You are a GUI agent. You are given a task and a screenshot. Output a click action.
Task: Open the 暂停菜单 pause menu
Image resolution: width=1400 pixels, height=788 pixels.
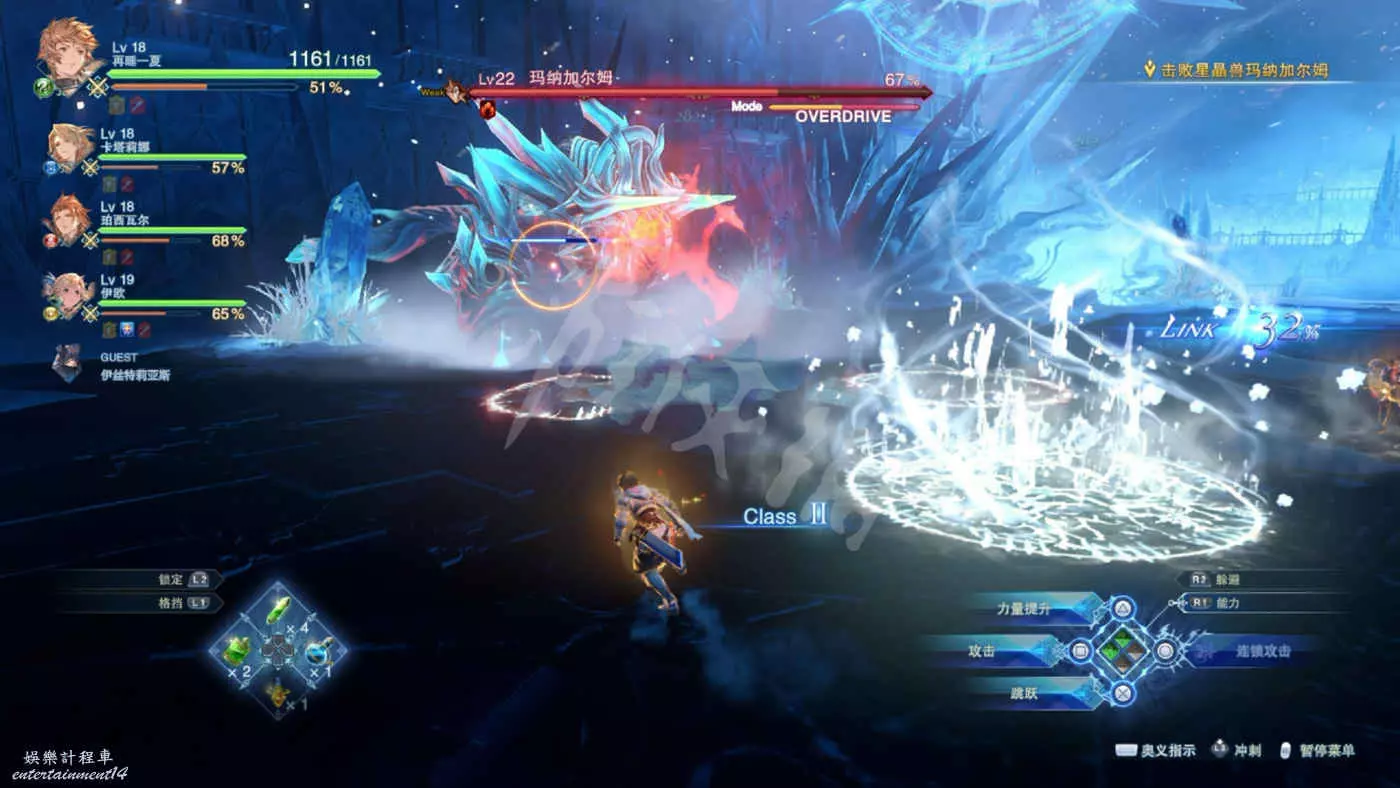pos(1328,750)
